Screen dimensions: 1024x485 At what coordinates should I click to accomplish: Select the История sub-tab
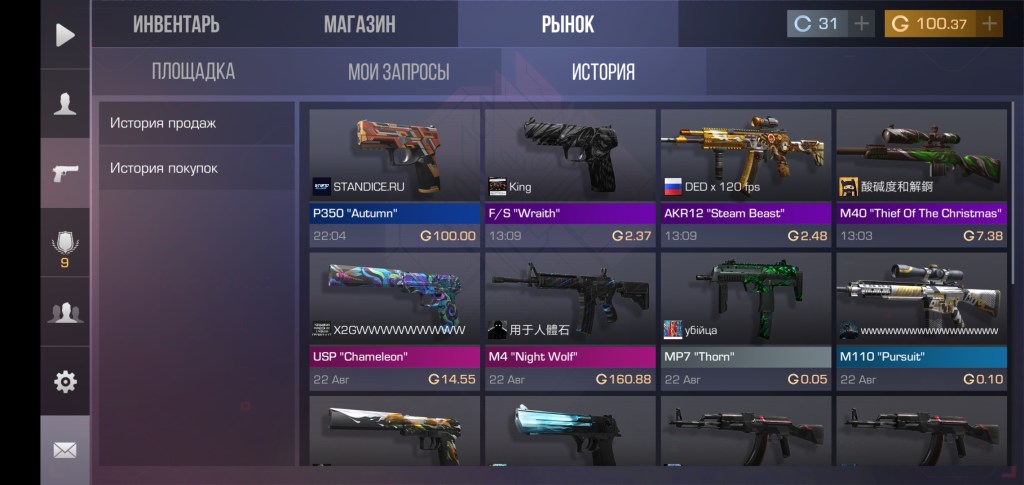coord(603,72)
